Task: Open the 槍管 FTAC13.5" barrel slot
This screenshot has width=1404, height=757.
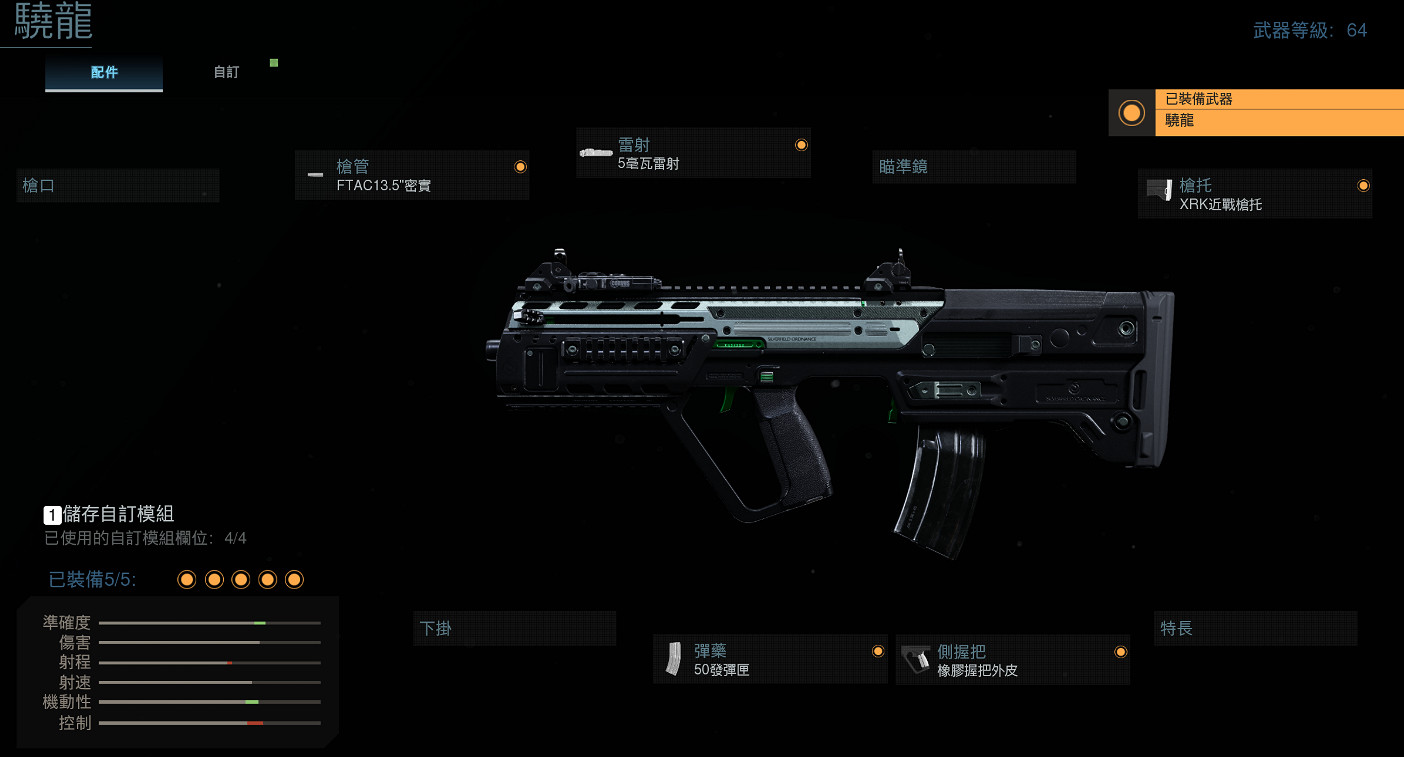Action: (x=412, y=175)
